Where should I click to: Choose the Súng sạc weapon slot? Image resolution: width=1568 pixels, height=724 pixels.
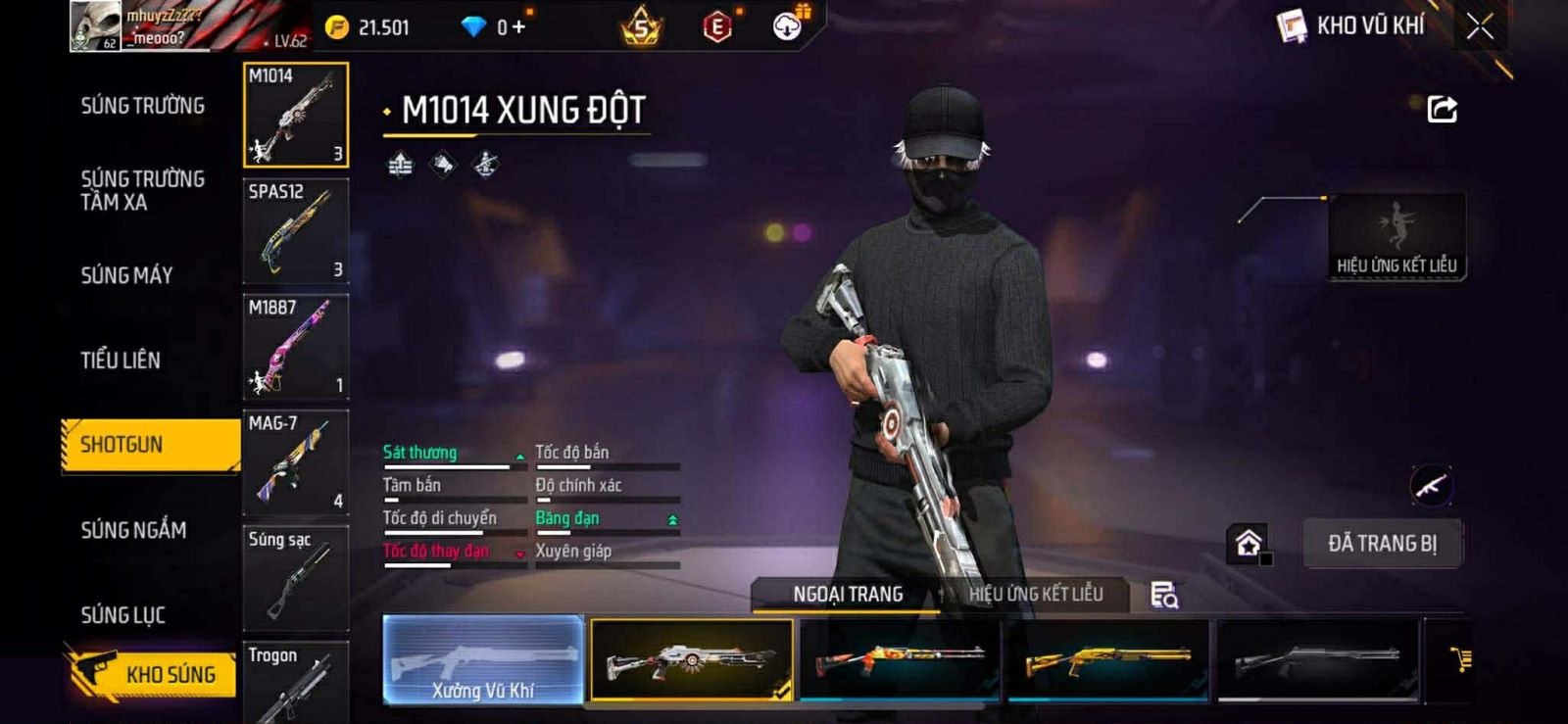point(295,578)
